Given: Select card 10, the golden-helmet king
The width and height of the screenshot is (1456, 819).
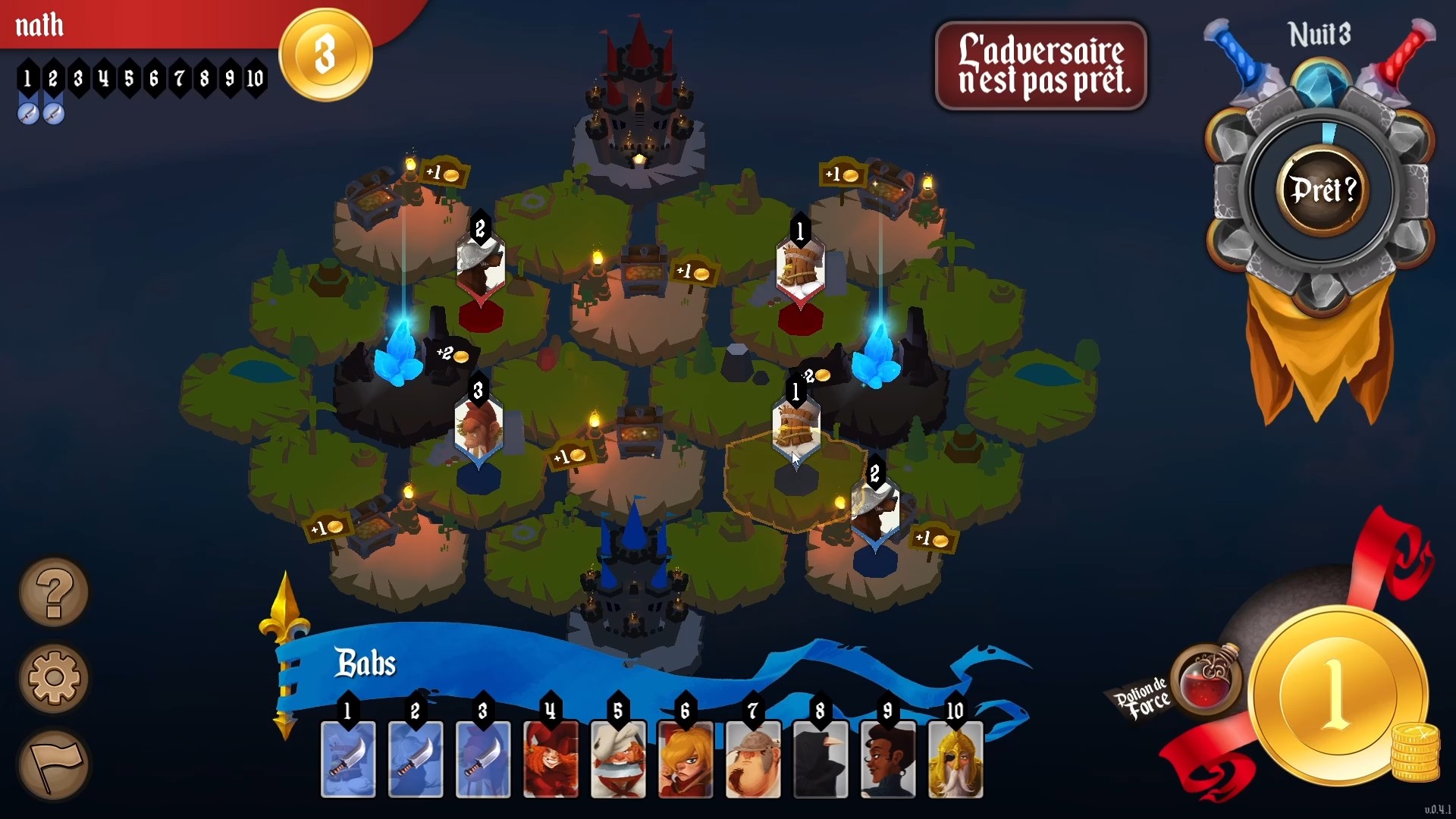Looking at the screenshot, I should 955,759.
